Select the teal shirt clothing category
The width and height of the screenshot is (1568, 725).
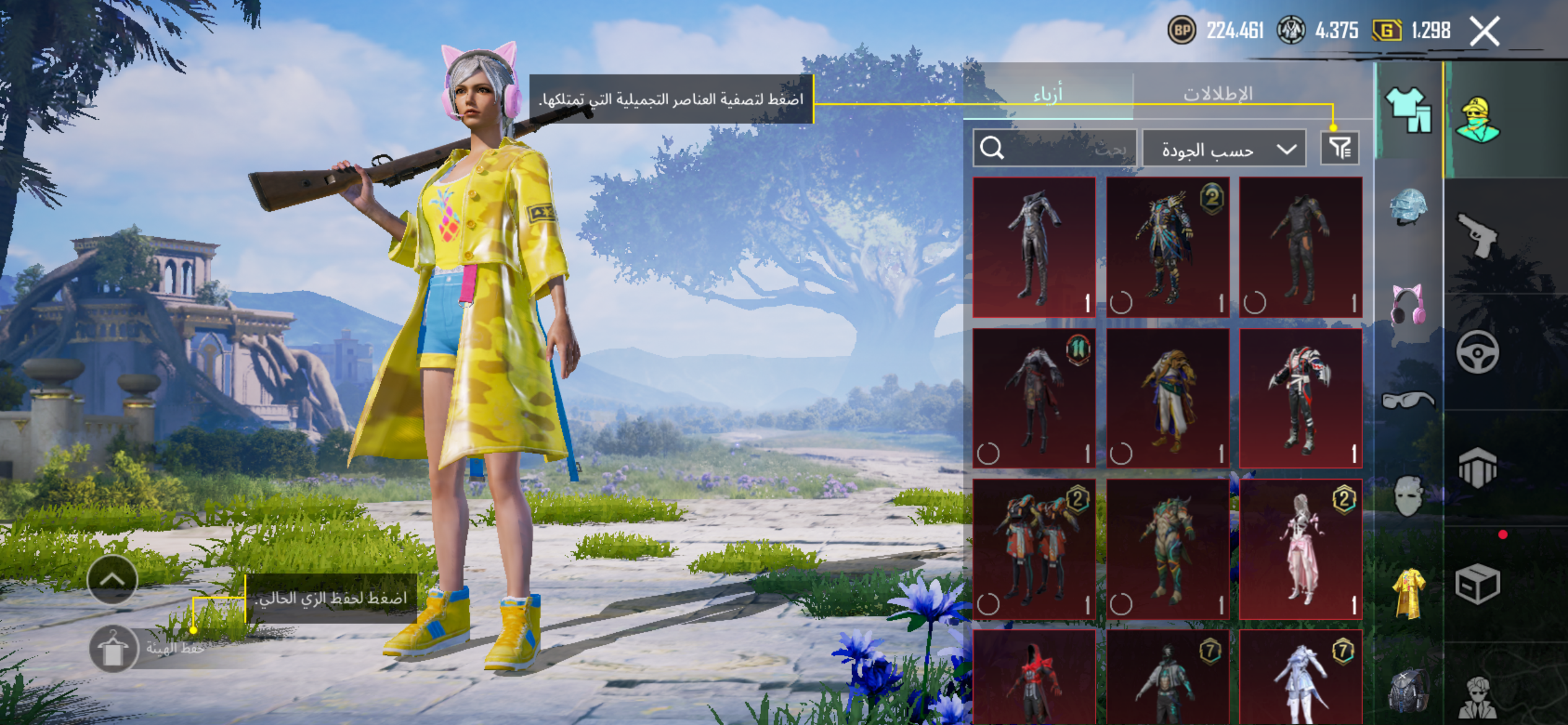pyautogui.click(x=1408, y=110)
